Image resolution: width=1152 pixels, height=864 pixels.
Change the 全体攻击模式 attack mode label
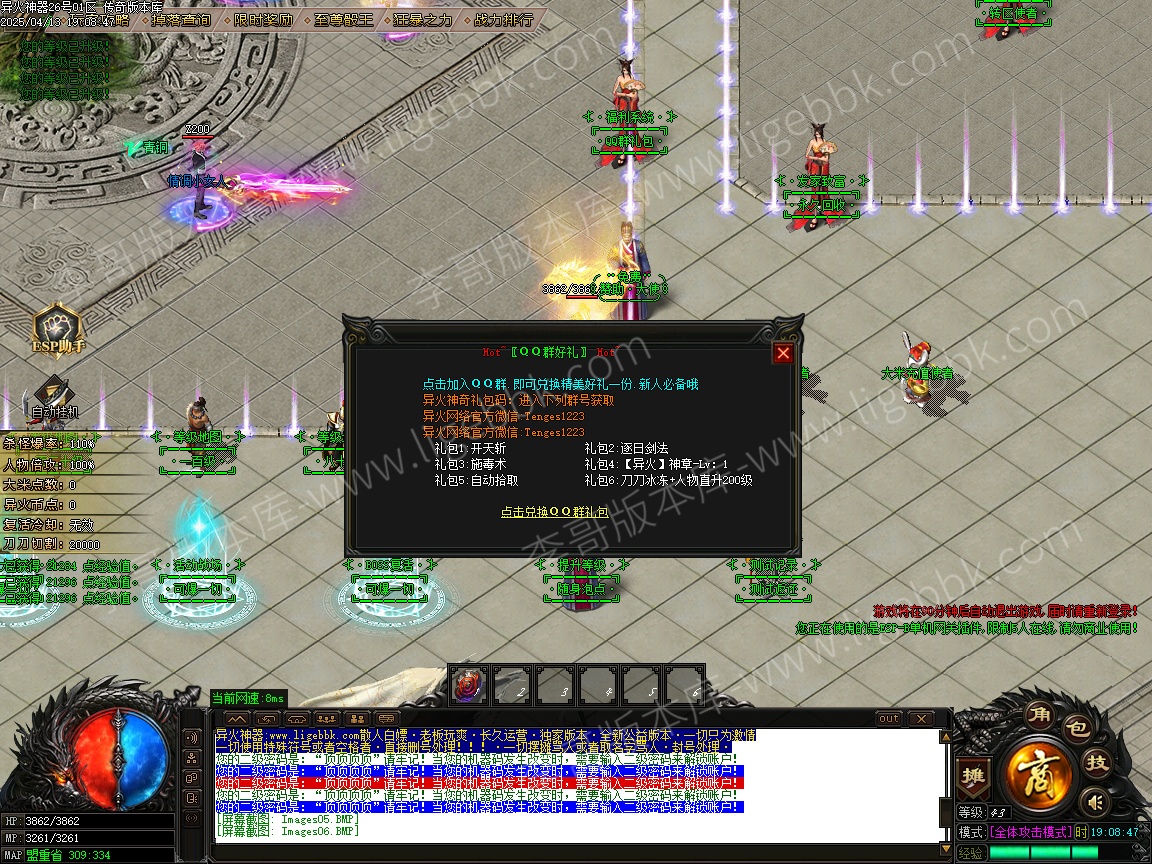tap(1030, 832)
